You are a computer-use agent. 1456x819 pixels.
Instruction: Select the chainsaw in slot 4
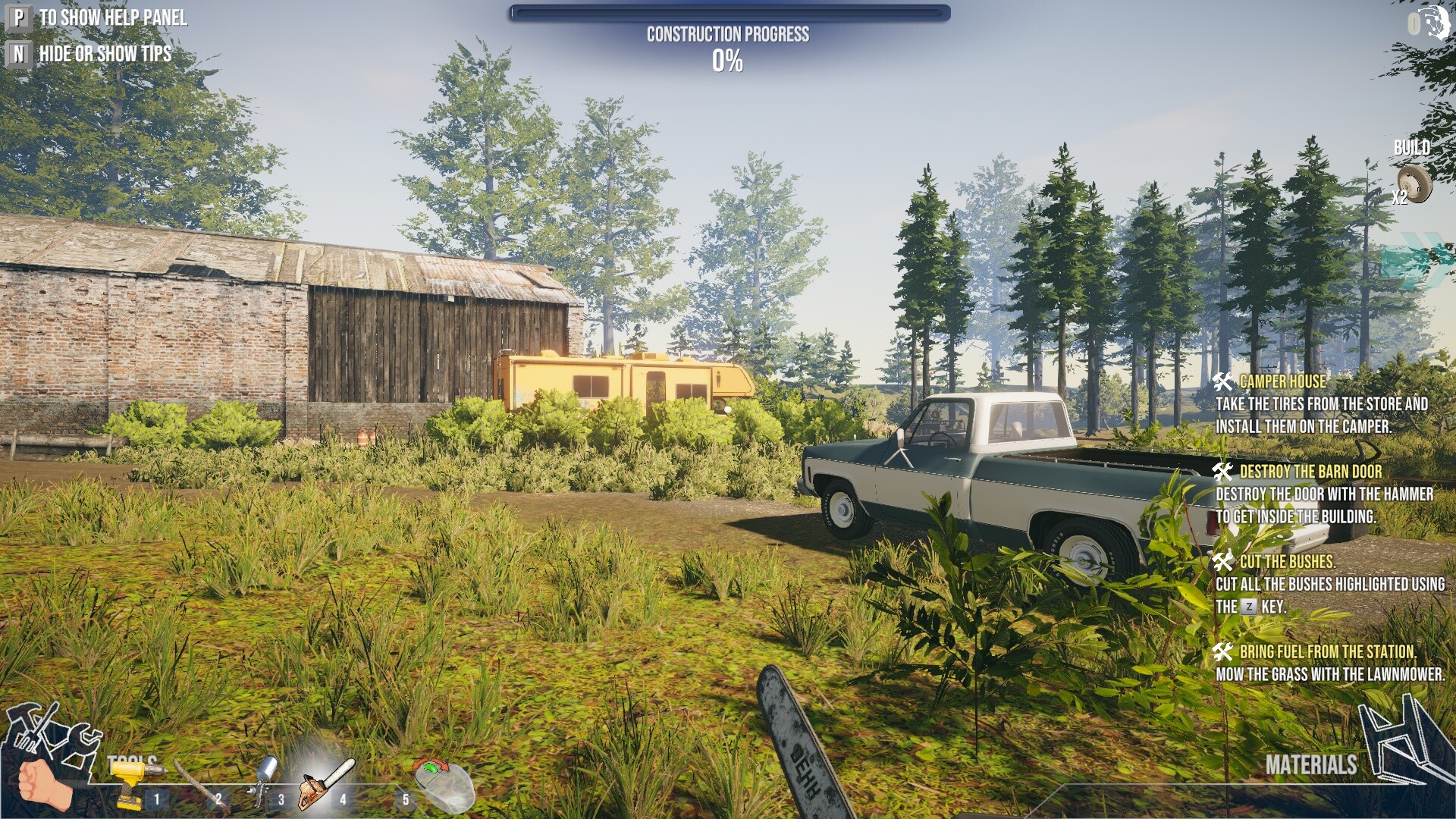tap(326, 781)
